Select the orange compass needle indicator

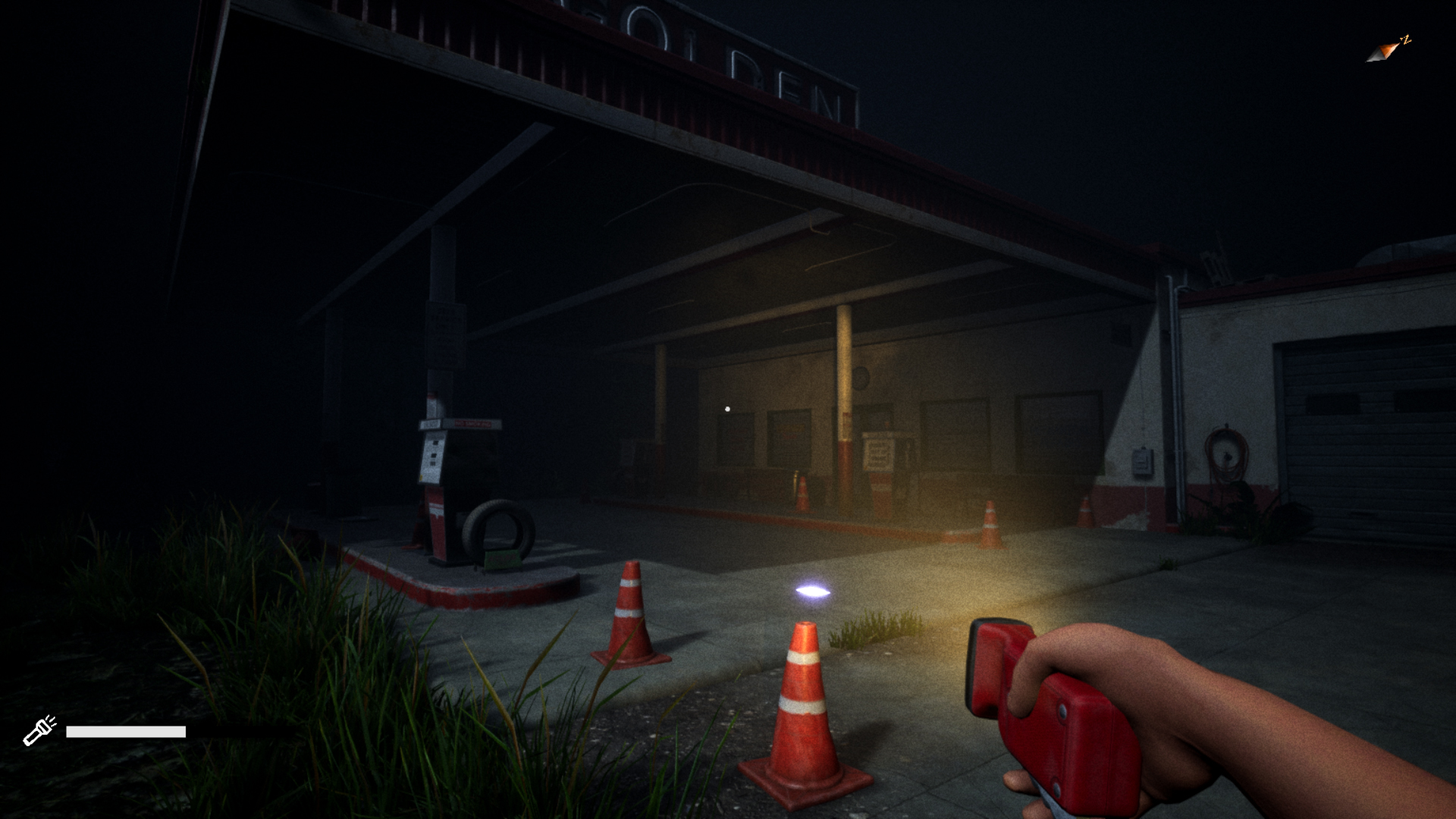pos(1387,51)
